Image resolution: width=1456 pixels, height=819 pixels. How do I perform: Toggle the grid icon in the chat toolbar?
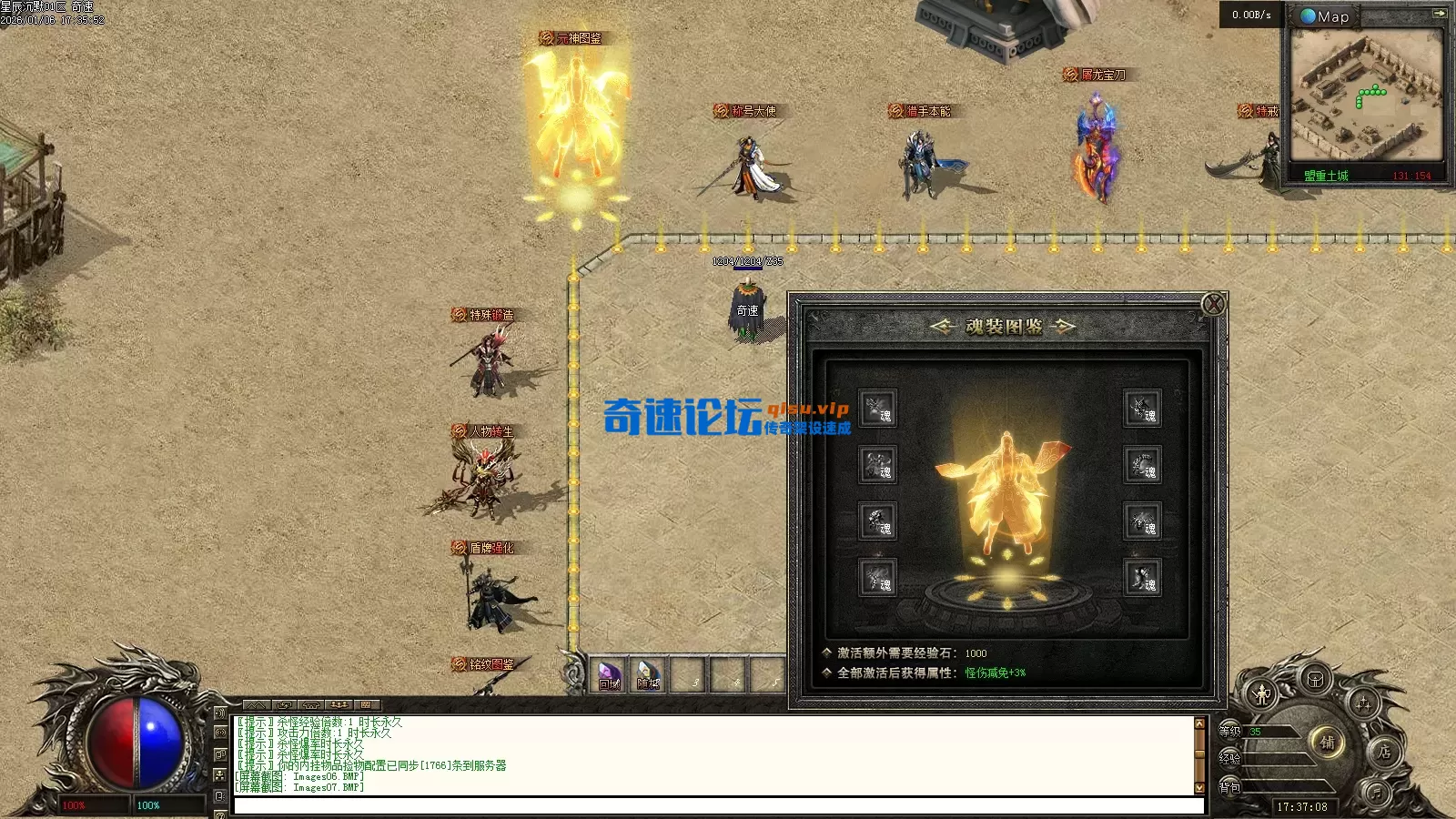coord(365,705)
